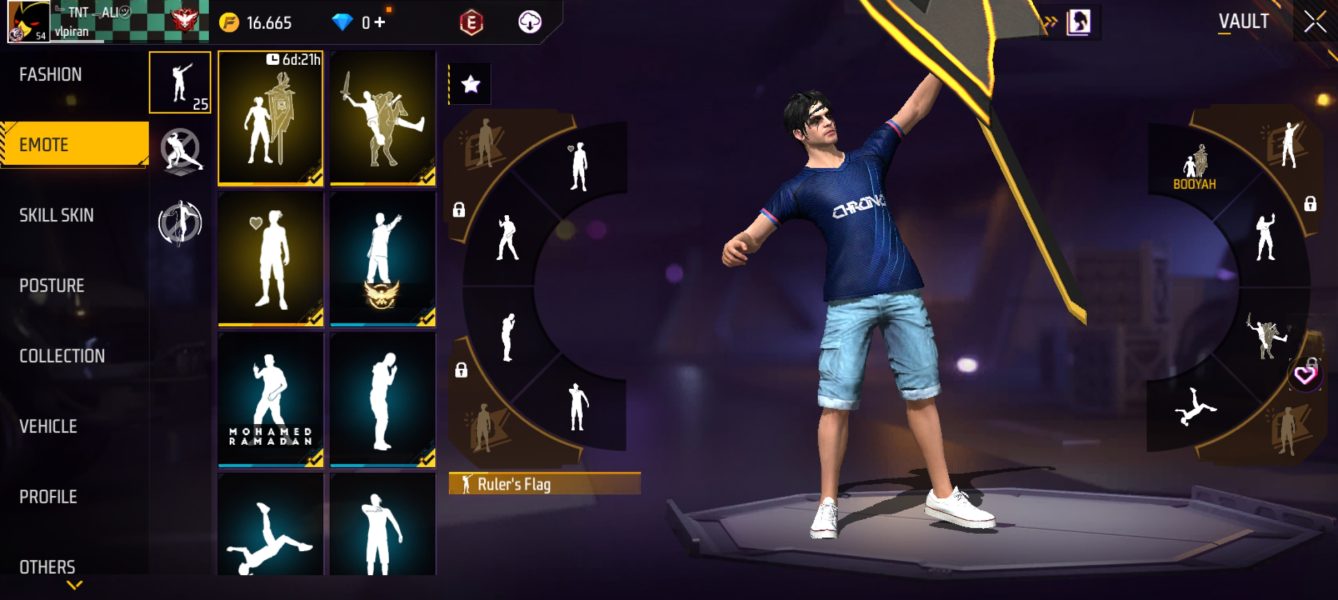Switch to the Vehicle category
Viewport: 1338px width, 600px height.
pyautogui.click(x=48, y=427)
